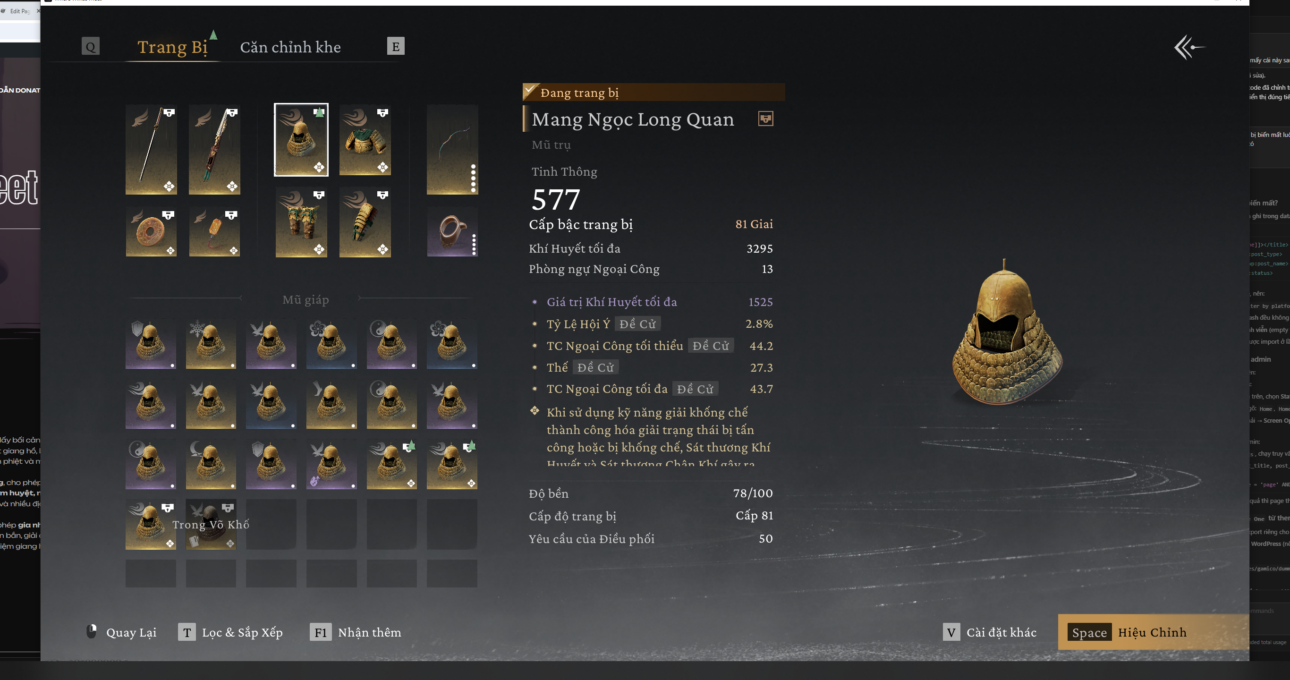Choose the equipped gauntlet slot

tap(364, 222)
